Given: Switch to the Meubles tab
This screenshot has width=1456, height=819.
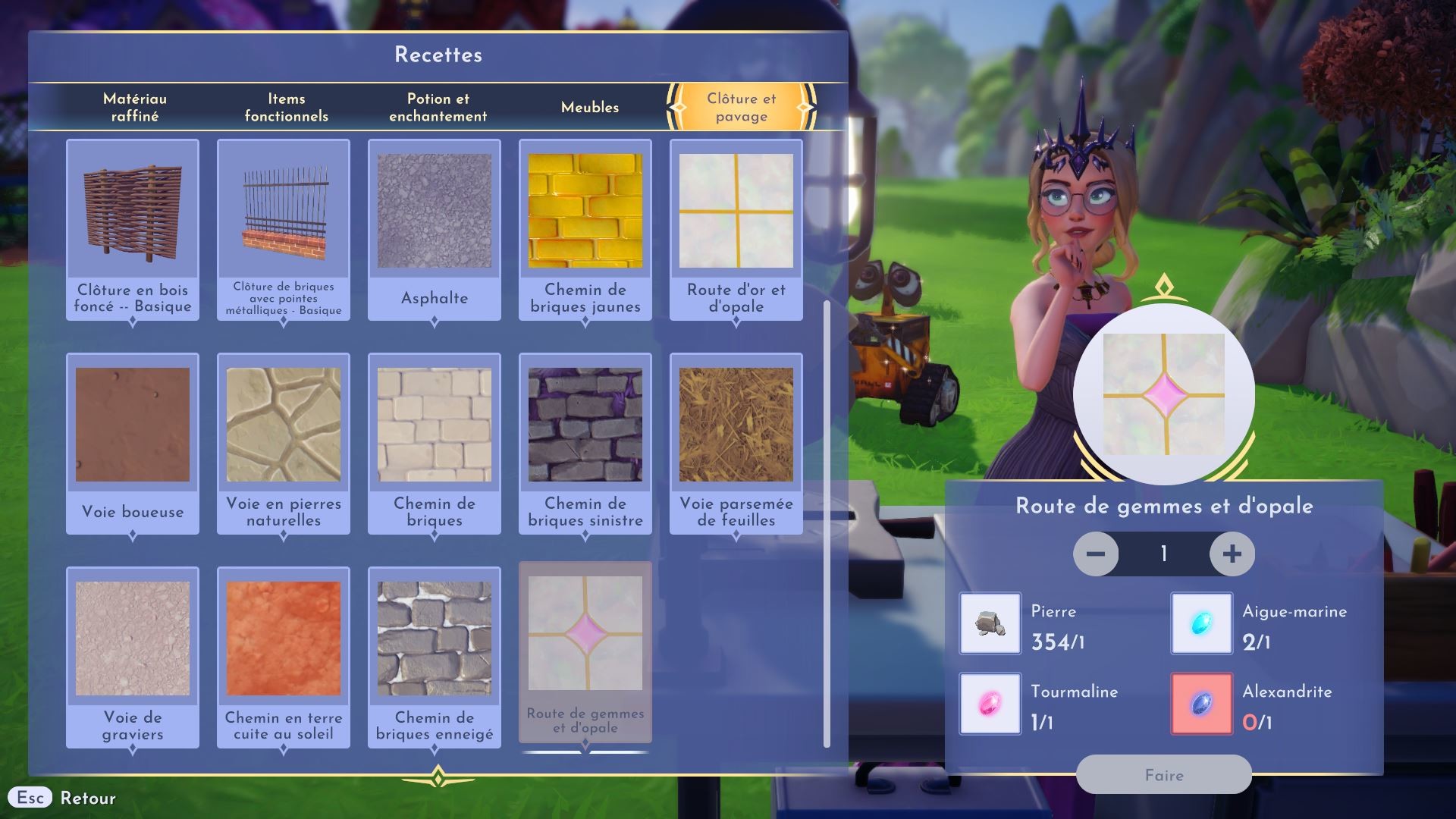Looking at the screenshot, I should click(x=588, y=107).
